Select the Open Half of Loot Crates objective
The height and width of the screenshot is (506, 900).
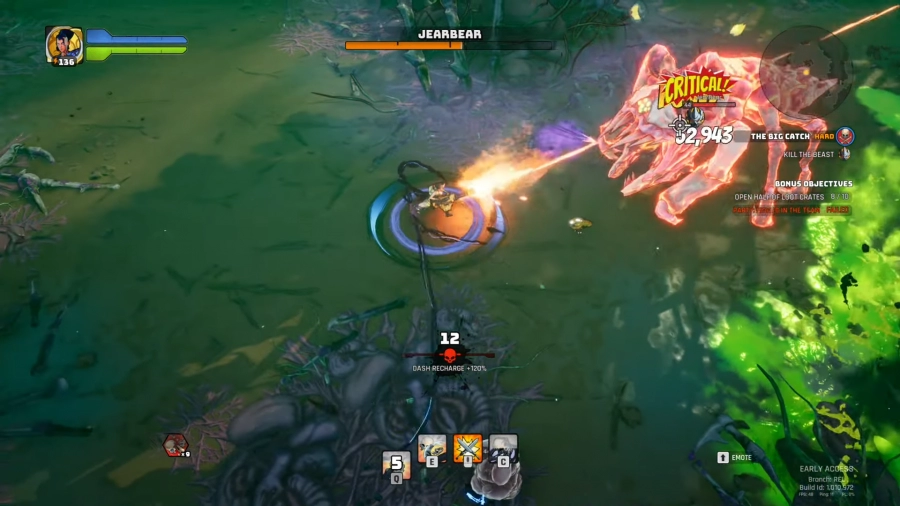(779, 197)
